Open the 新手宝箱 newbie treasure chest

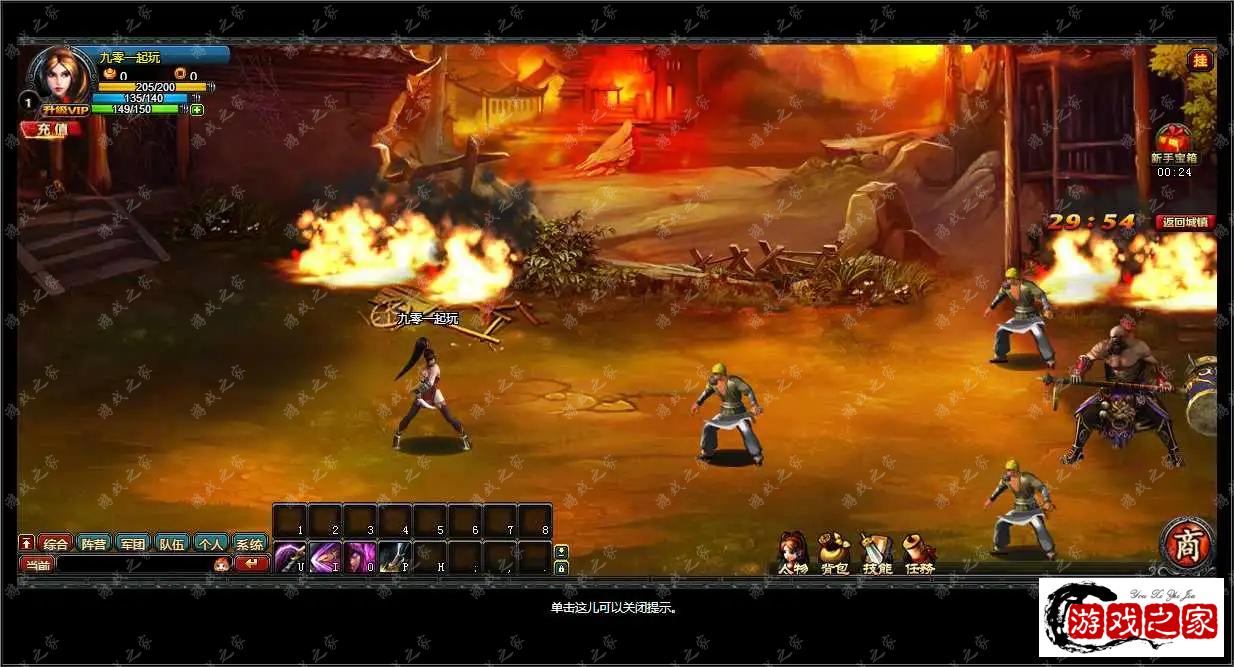1173,142
